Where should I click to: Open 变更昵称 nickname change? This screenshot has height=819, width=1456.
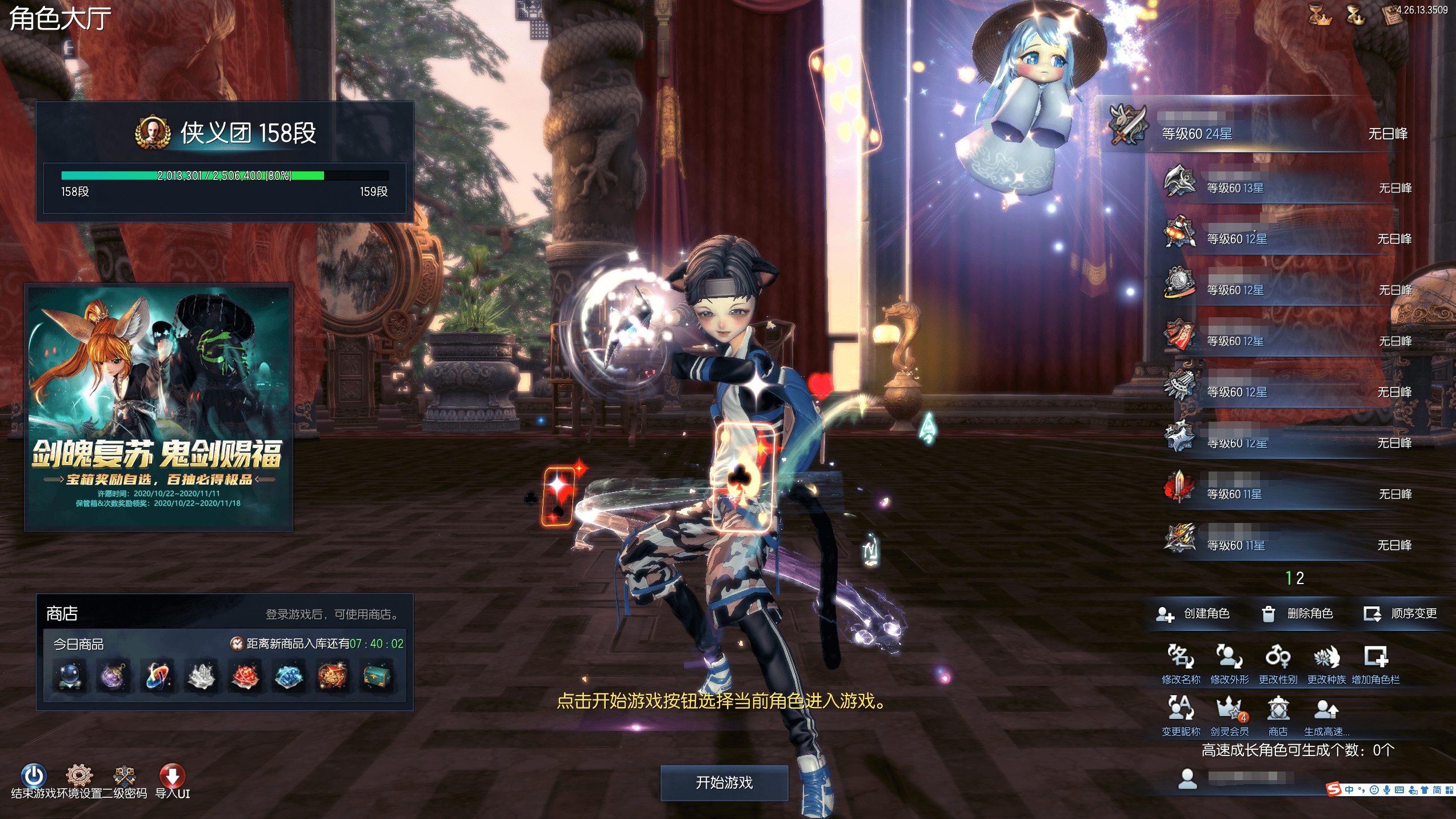click(1181, 709)
